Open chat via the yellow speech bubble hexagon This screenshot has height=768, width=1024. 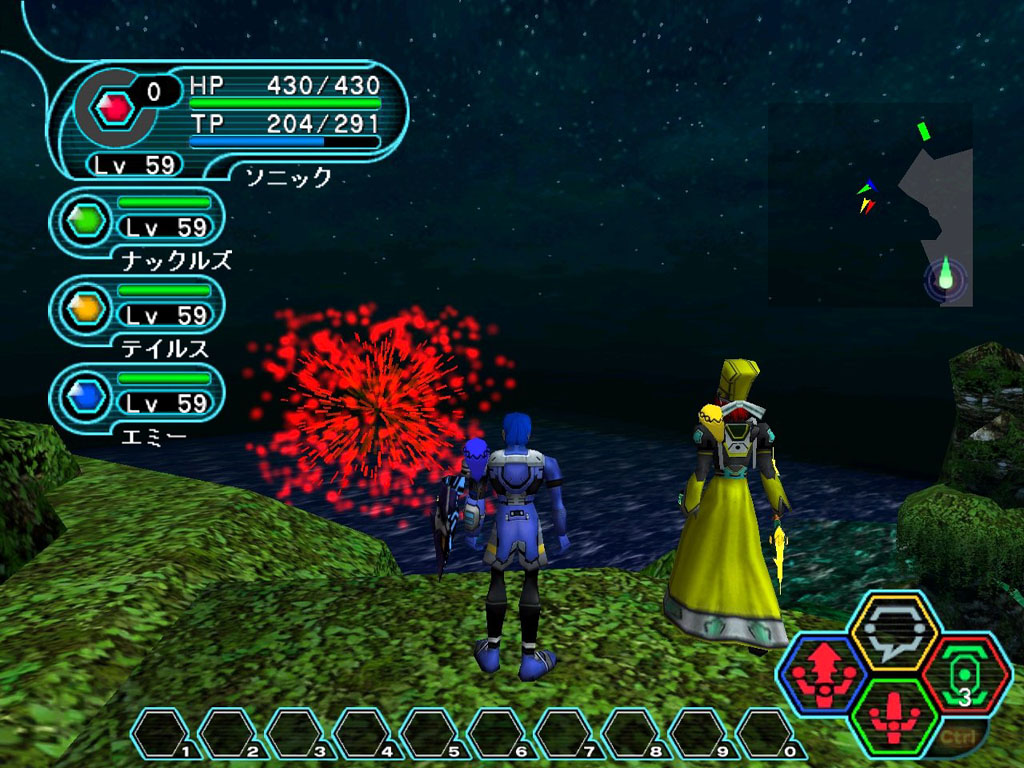point(893,632)
